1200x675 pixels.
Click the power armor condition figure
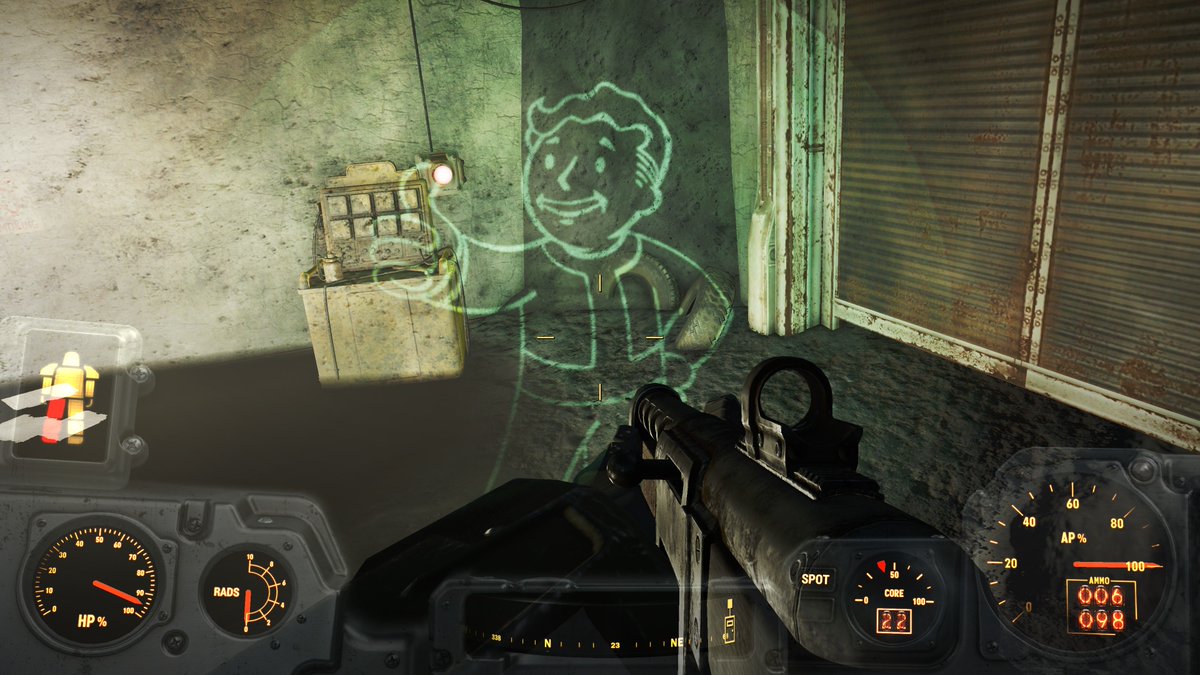point(70,397)
